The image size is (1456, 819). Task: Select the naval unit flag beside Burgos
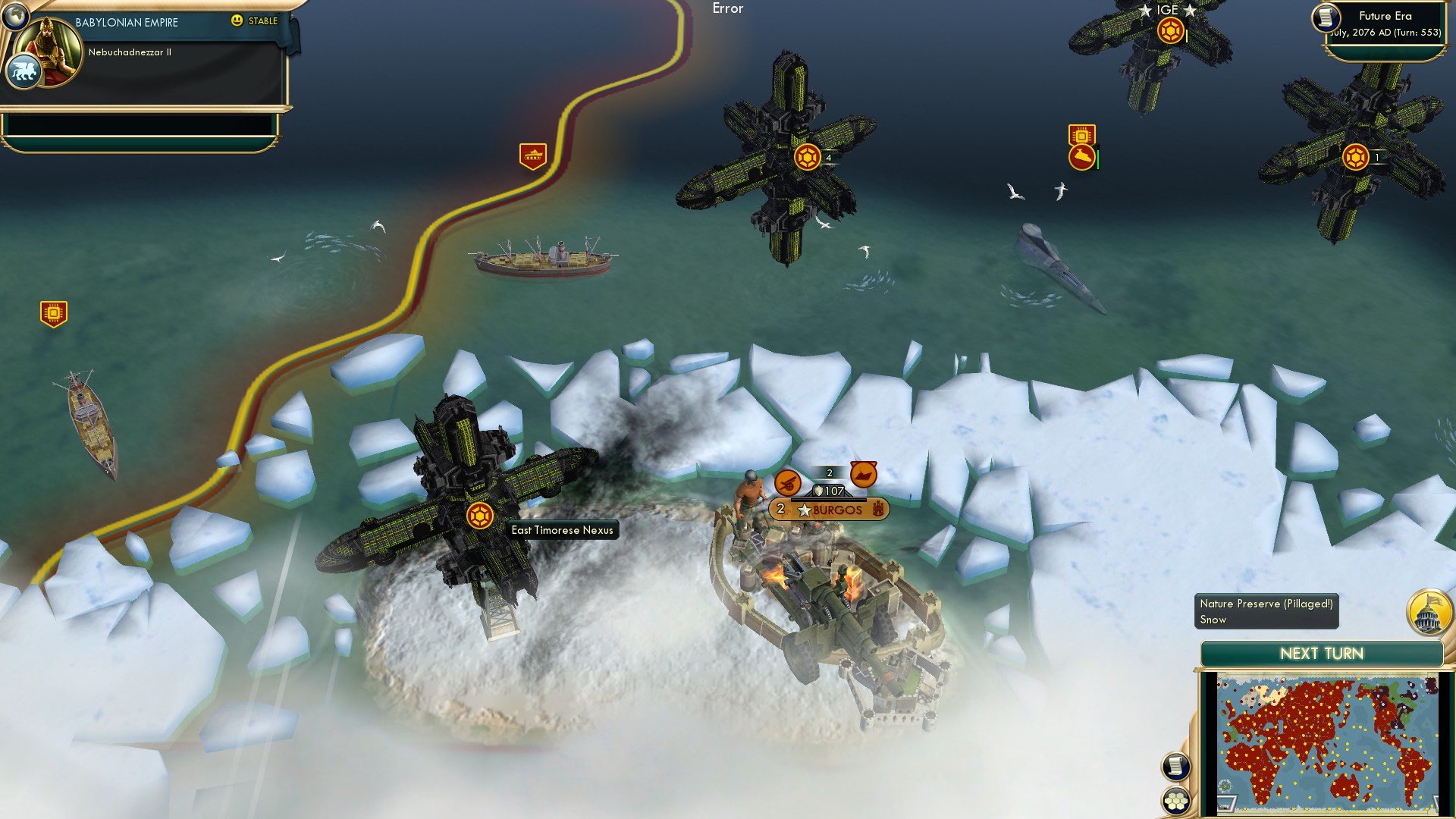coord(864,475)
